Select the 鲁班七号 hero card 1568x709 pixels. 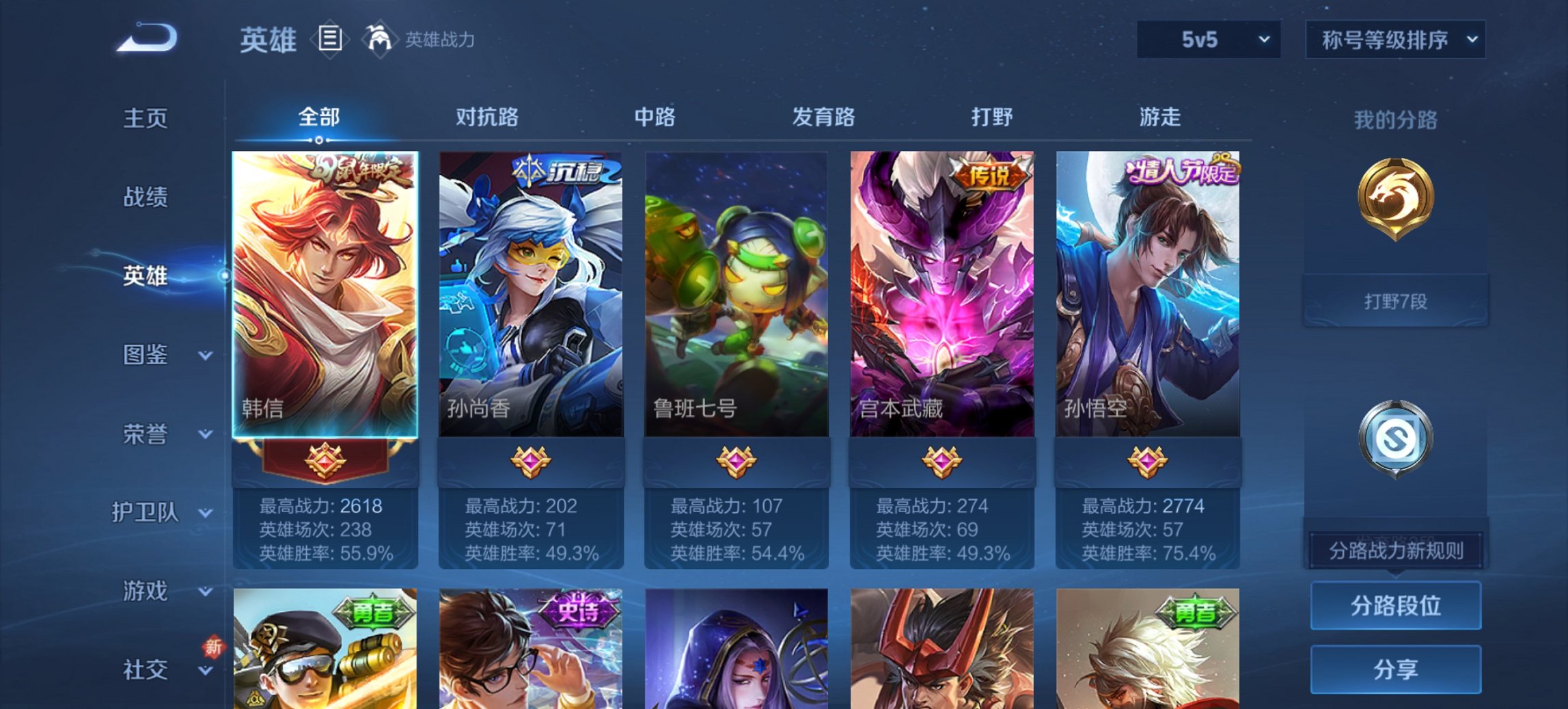(x=734, y=294)
